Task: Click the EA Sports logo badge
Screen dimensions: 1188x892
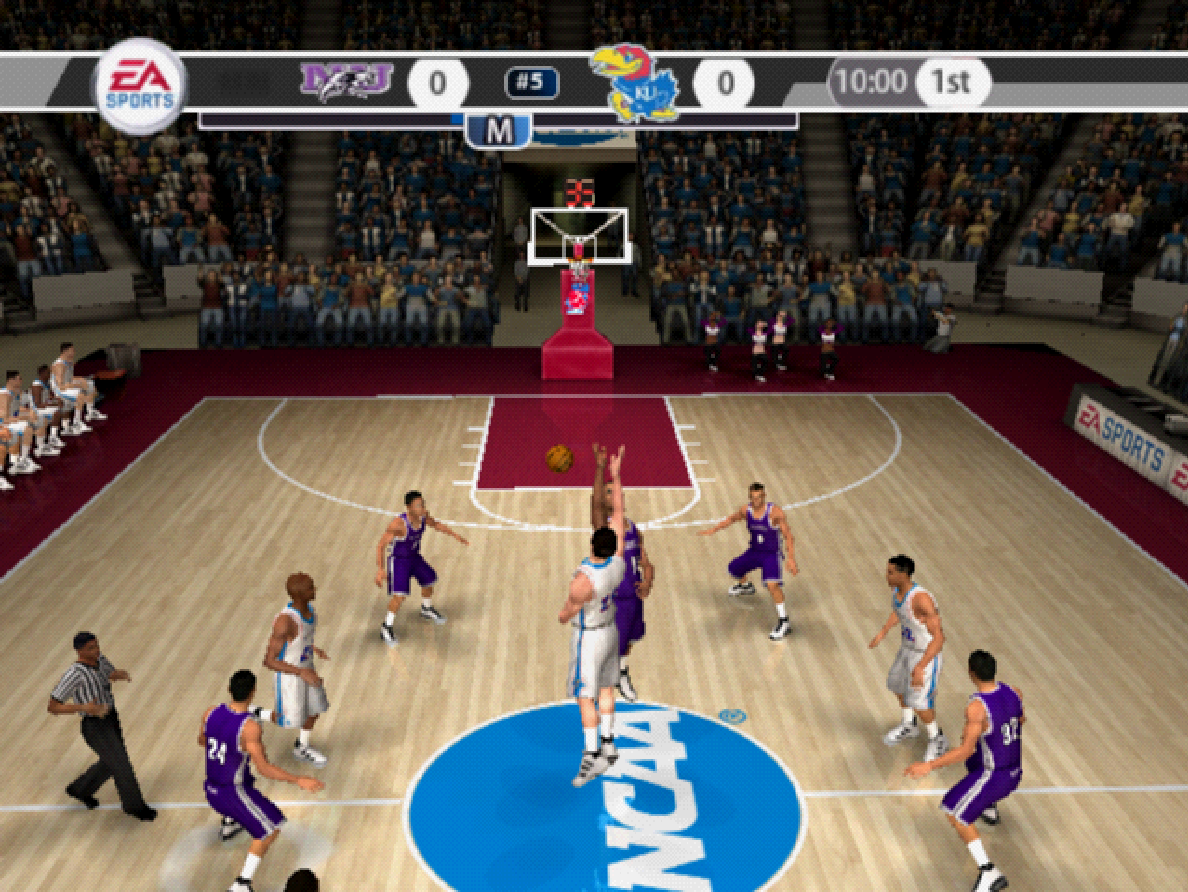Action: (x=140, y=85)
